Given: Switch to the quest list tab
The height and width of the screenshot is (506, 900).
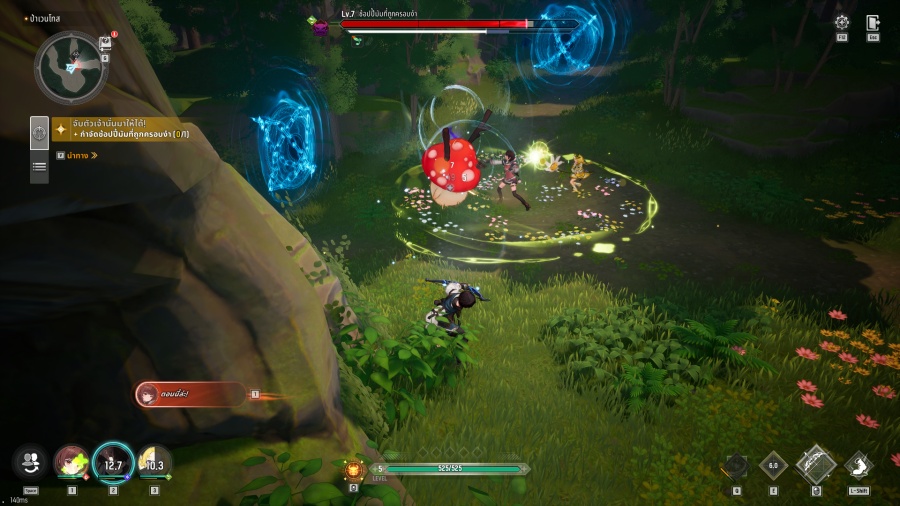Looking at the screenshot, I should pyautogui.click(x=39, y=168).
